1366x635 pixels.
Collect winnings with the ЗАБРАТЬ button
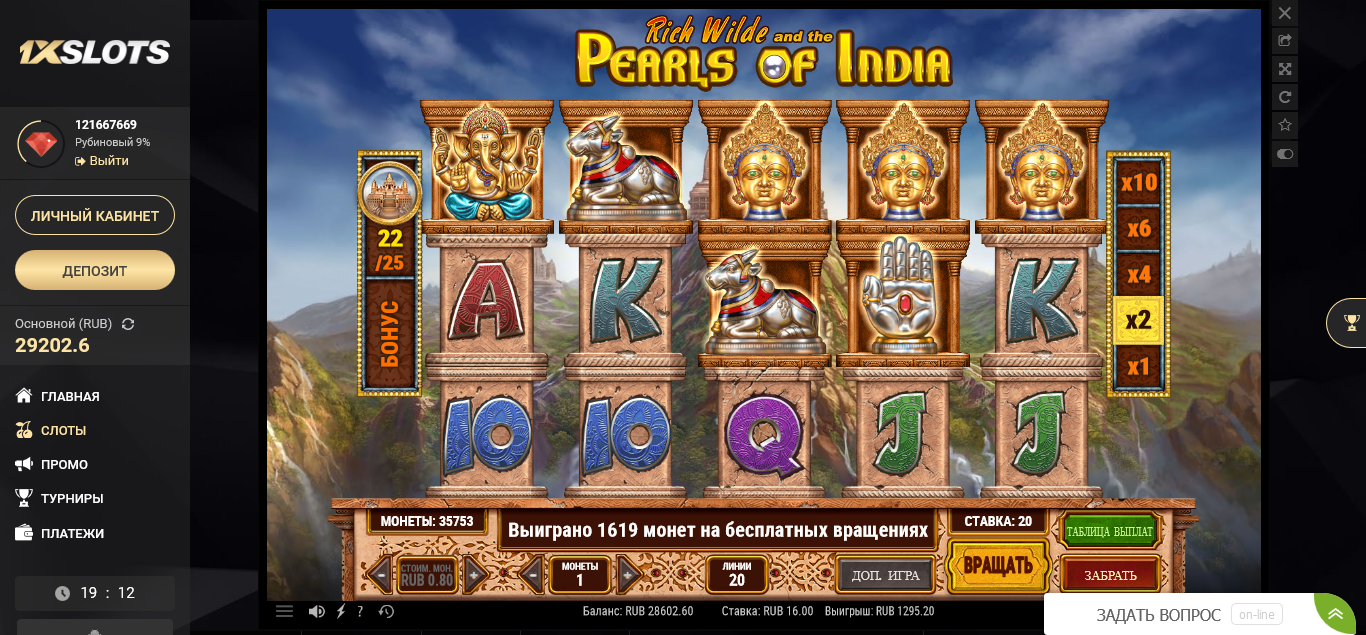(1110, 575)
